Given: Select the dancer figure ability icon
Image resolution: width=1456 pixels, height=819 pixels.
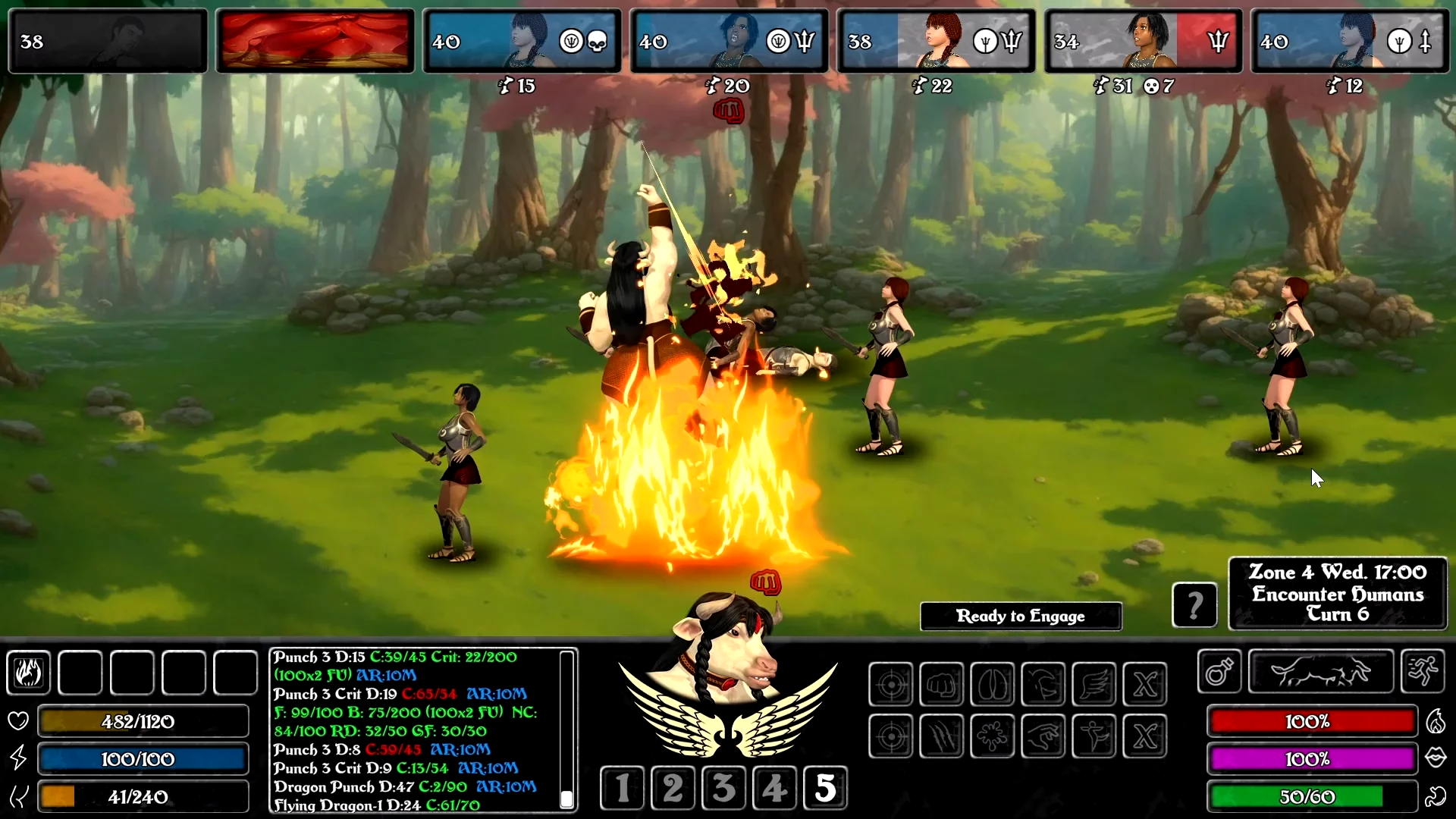Looking at the screenshot, I should pyautogui.click(x=1094, y=736).
